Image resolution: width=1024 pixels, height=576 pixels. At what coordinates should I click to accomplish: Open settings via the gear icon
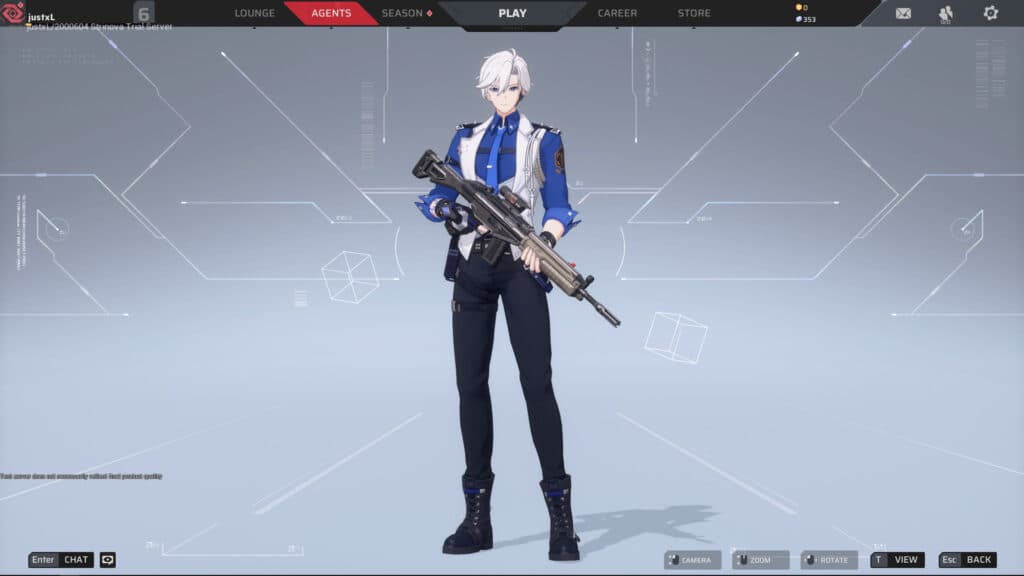990,13
